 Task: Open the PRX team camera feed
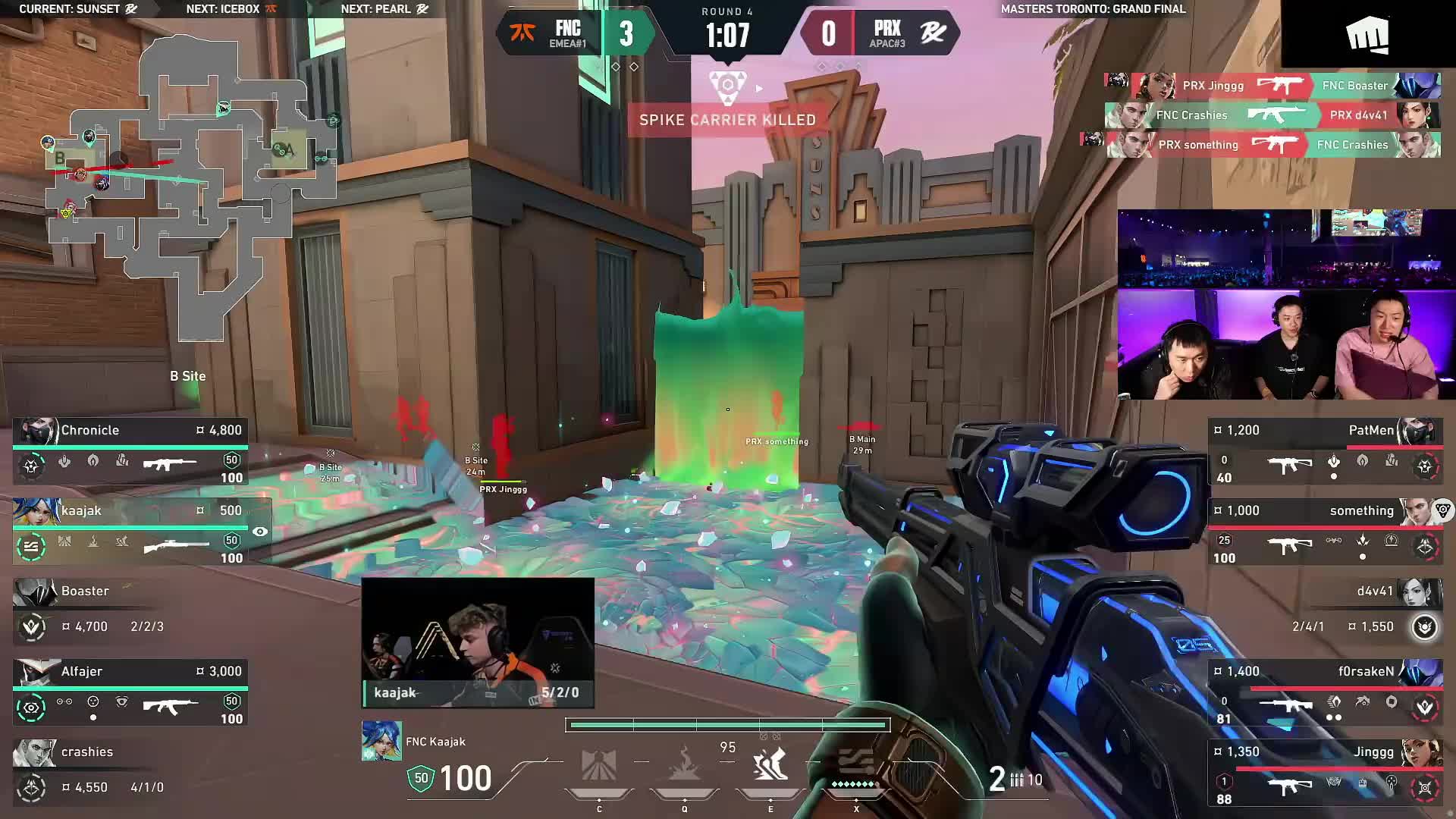click(x=1286, y=345)
